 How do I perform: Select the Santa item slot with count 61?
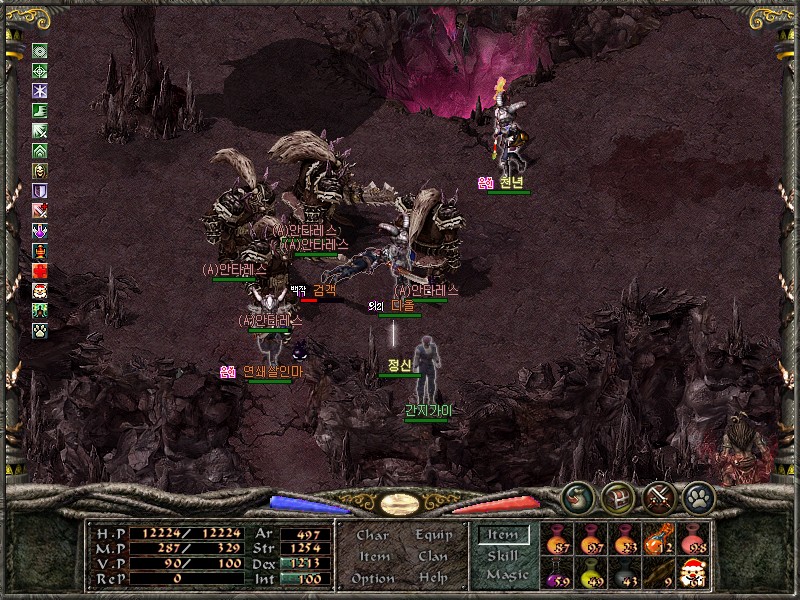click(692, 573)
